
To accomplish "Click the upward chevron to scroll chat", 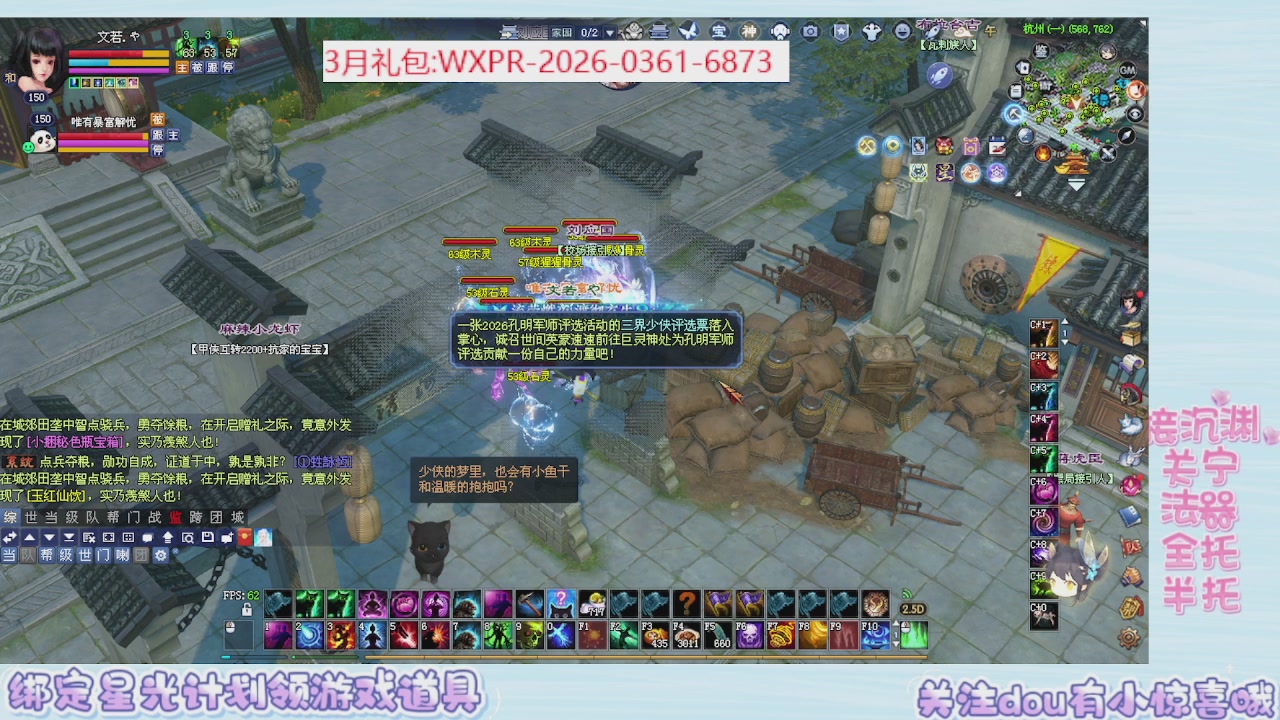I will pyautogui.click(x=27, y=536).
